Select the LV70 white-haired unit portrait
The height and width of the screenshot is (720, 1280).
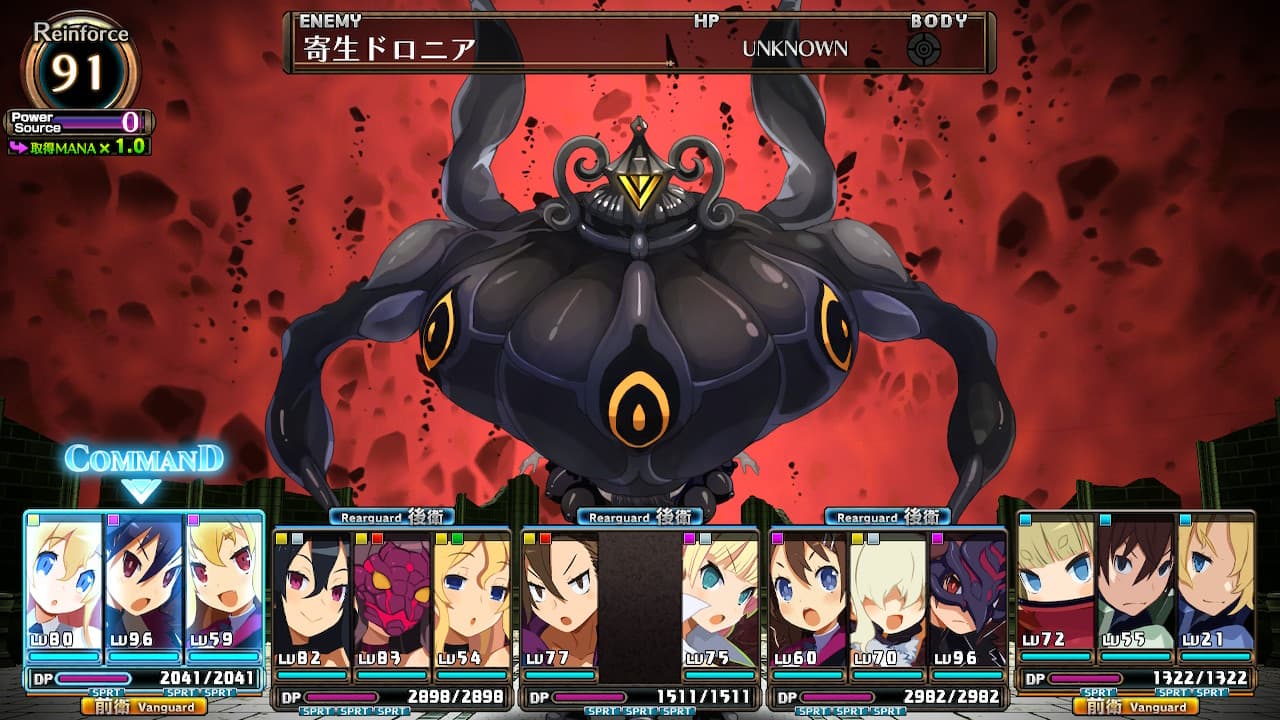point(888,600)
